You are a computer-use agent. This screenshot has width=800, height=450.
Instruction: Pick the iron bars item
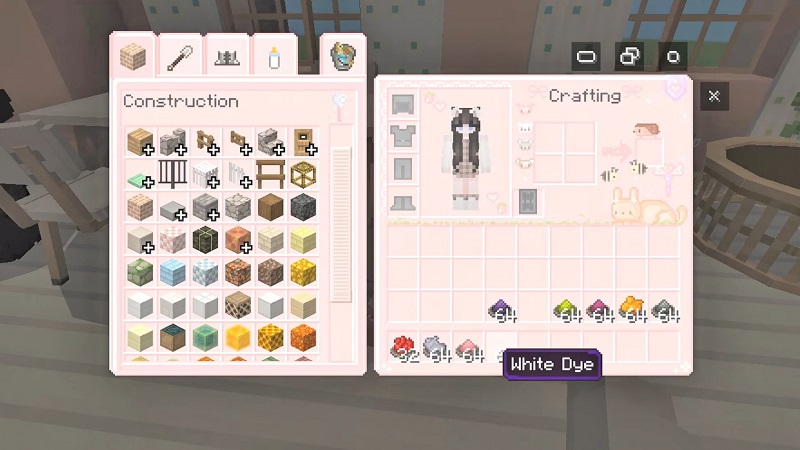coord(172,175)
